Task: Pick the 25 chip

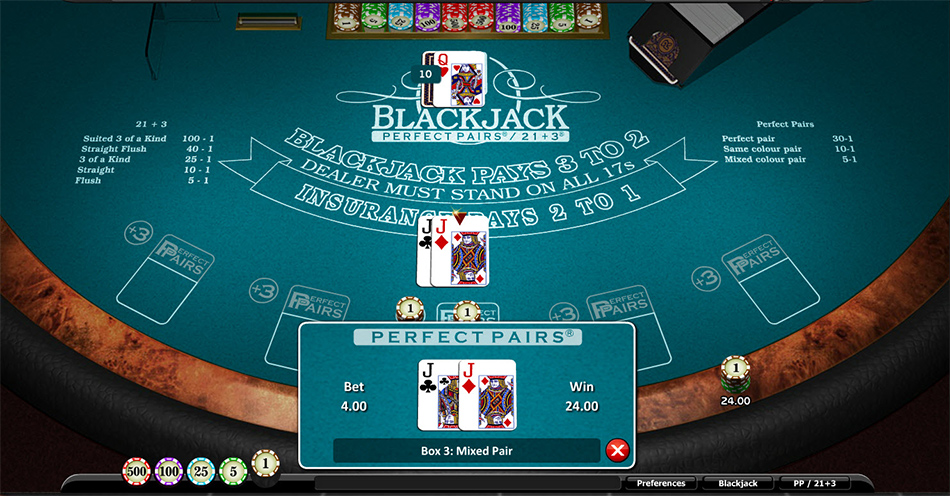Action: click(200, 470)
